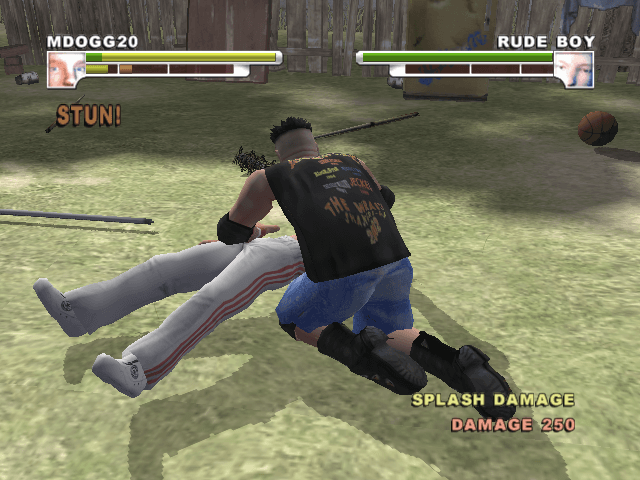Click MDOGG20's fighter portrait
640x480 pixels.
(x=65, y=69)
